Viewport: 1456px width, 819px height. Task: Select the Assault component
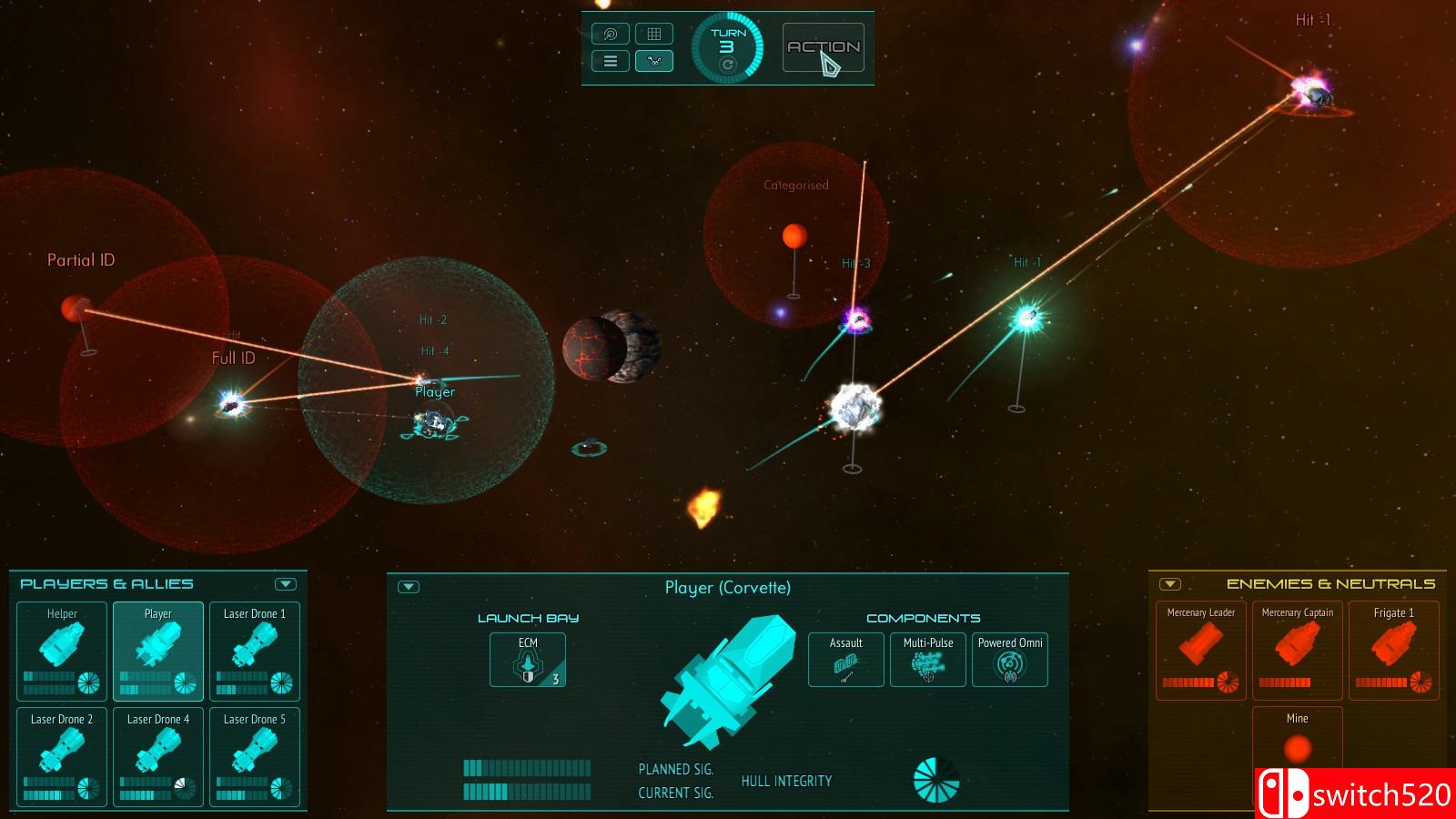pyautogui.click(x=845, y=660)
